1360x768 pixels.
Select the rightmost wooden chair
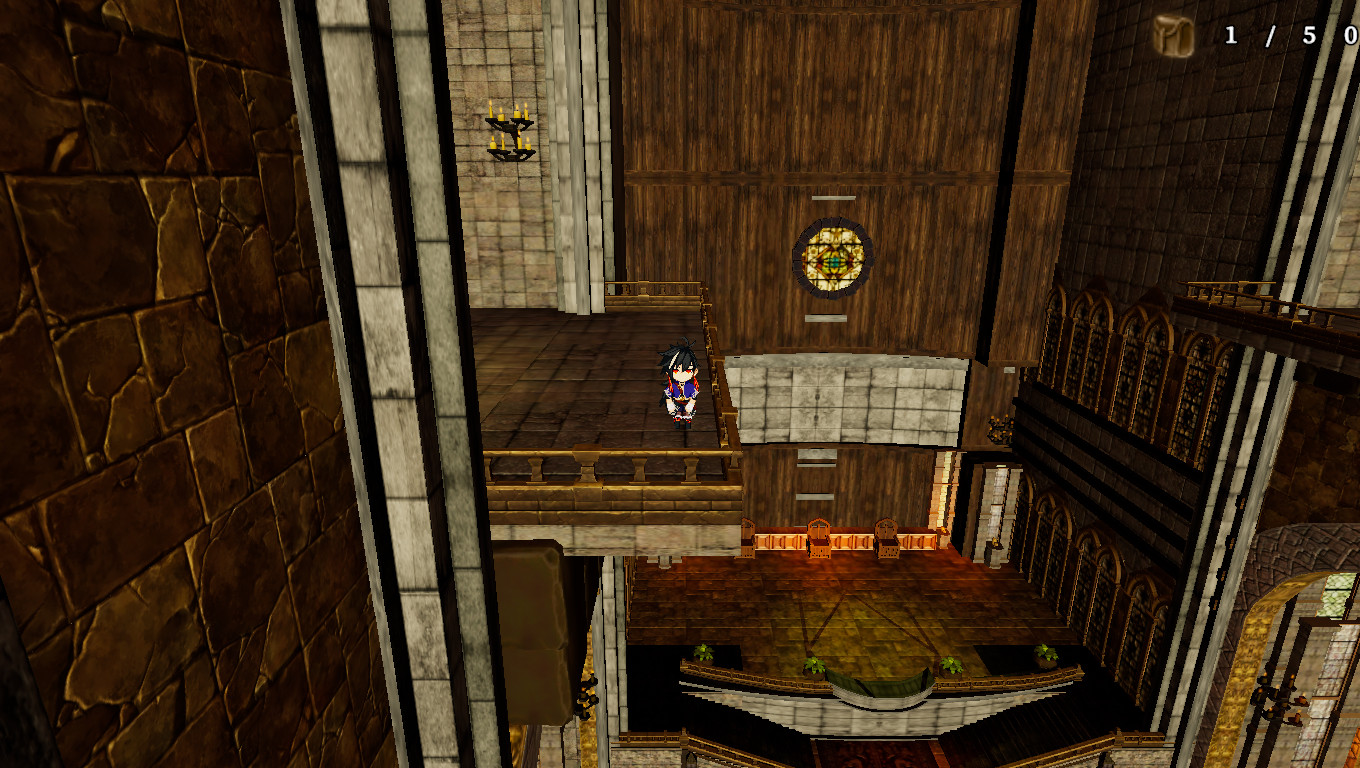(x=888, y=540)
